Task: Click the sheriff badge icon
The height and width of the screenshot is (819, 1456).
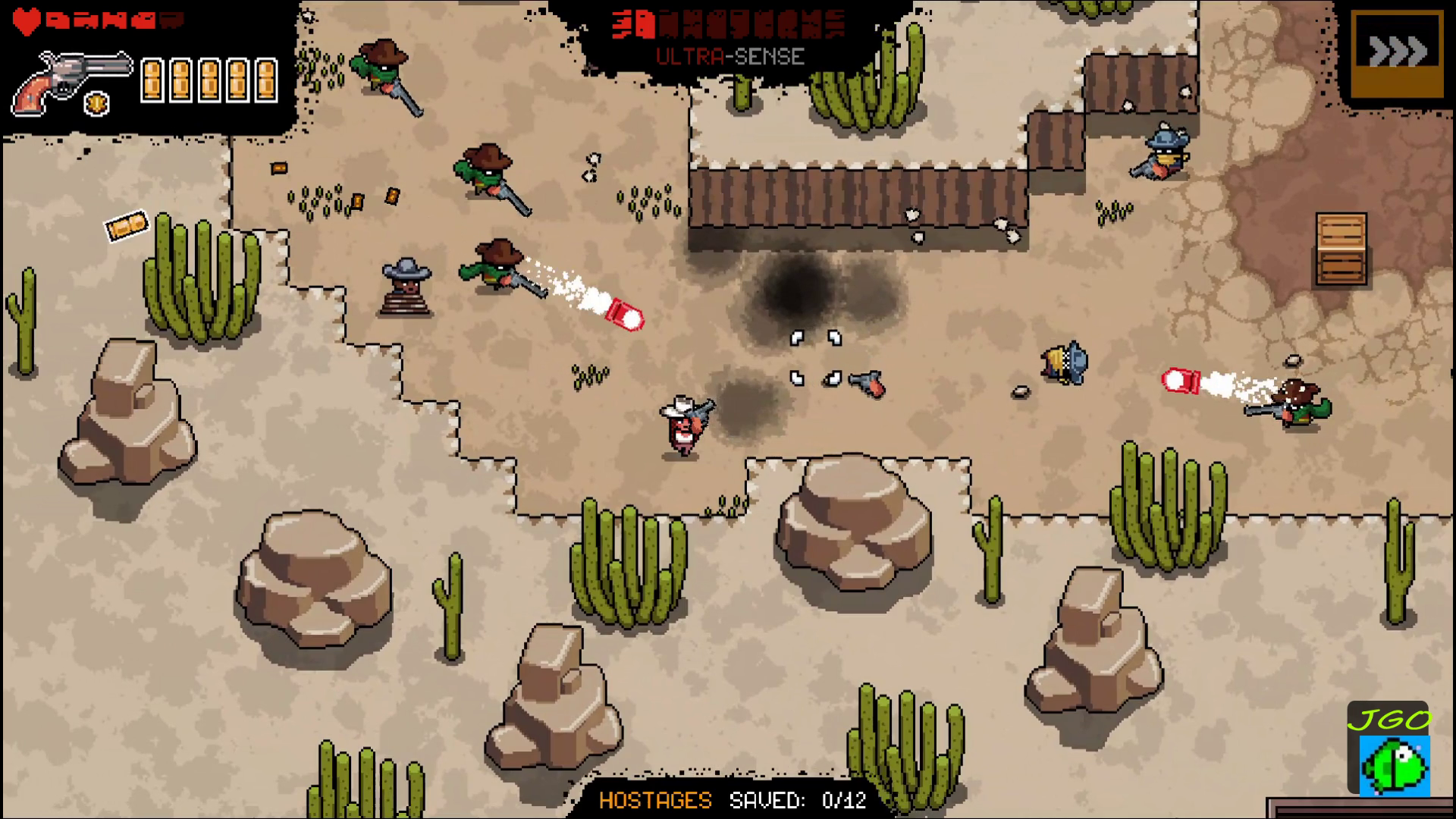Action: [99, 104]
